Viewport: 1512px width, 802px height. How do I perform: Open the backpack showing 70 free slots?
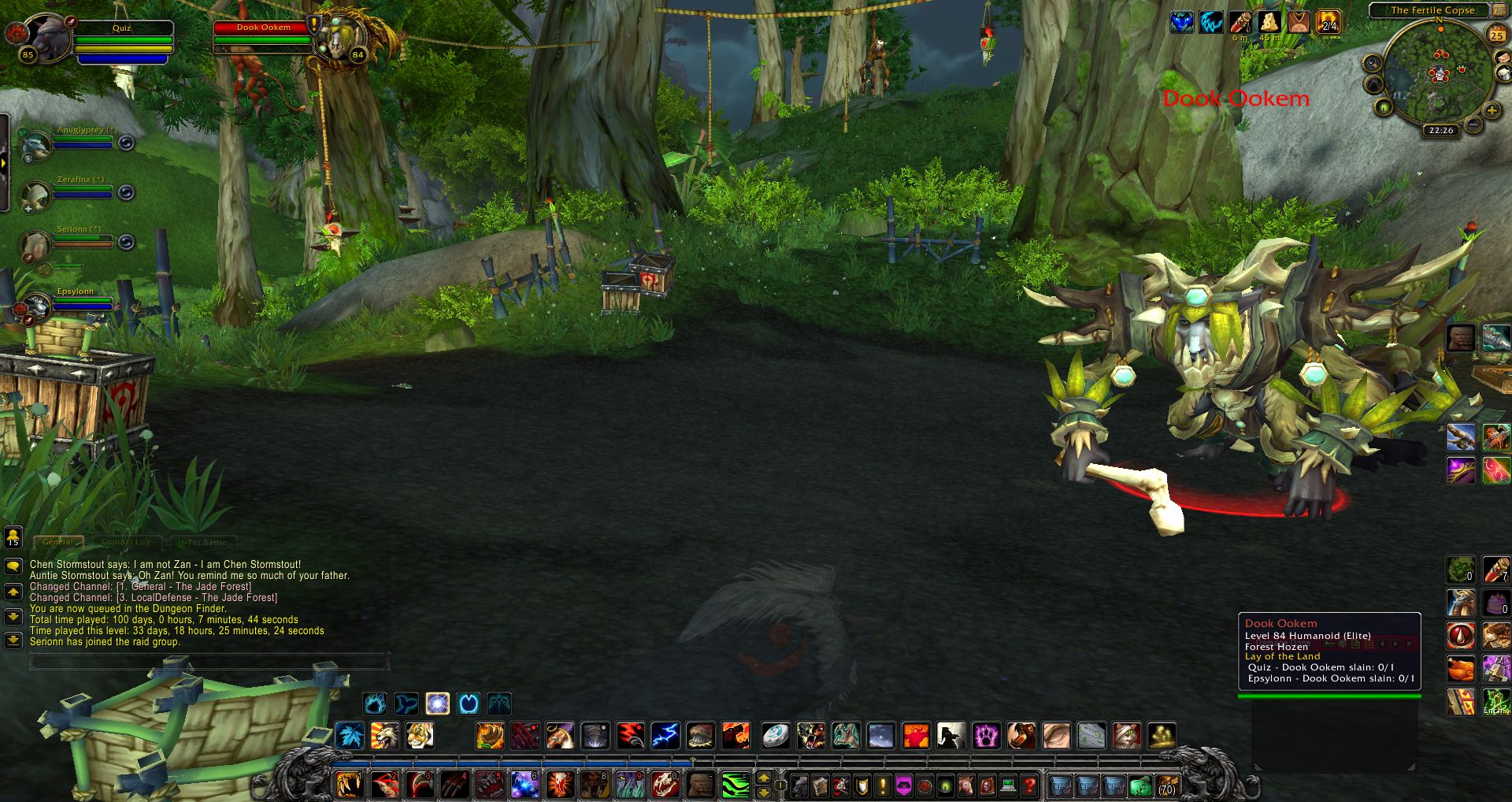point(1167,785)
